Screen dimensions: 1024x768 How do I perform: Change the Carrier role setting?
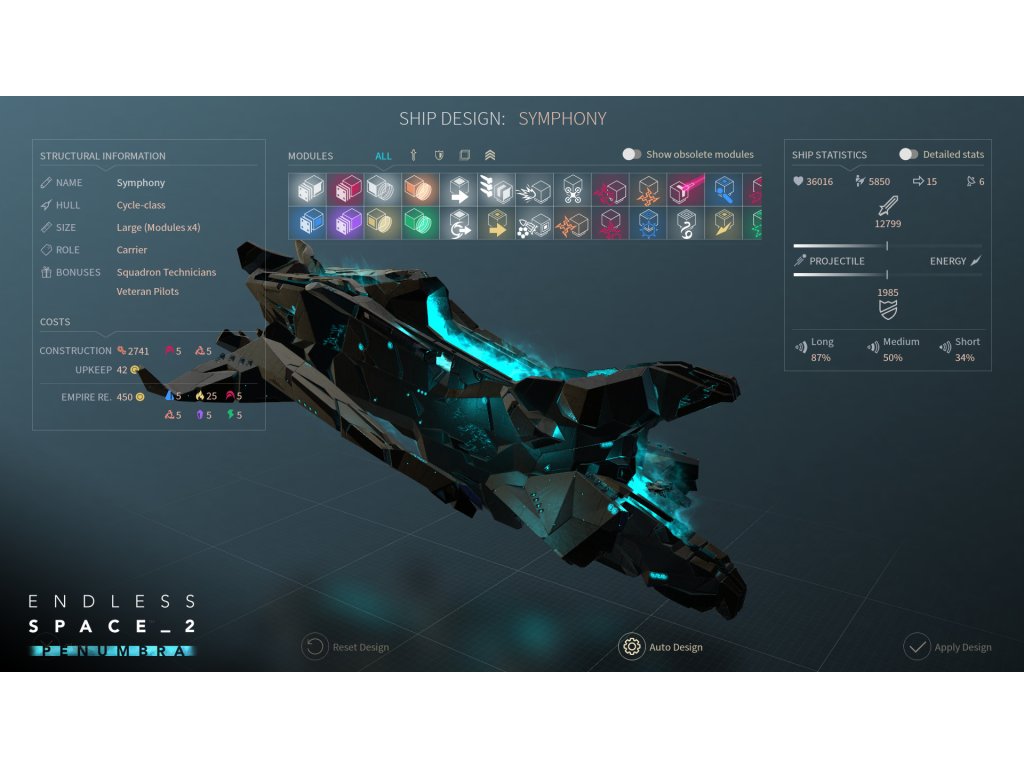pos(132,250)
